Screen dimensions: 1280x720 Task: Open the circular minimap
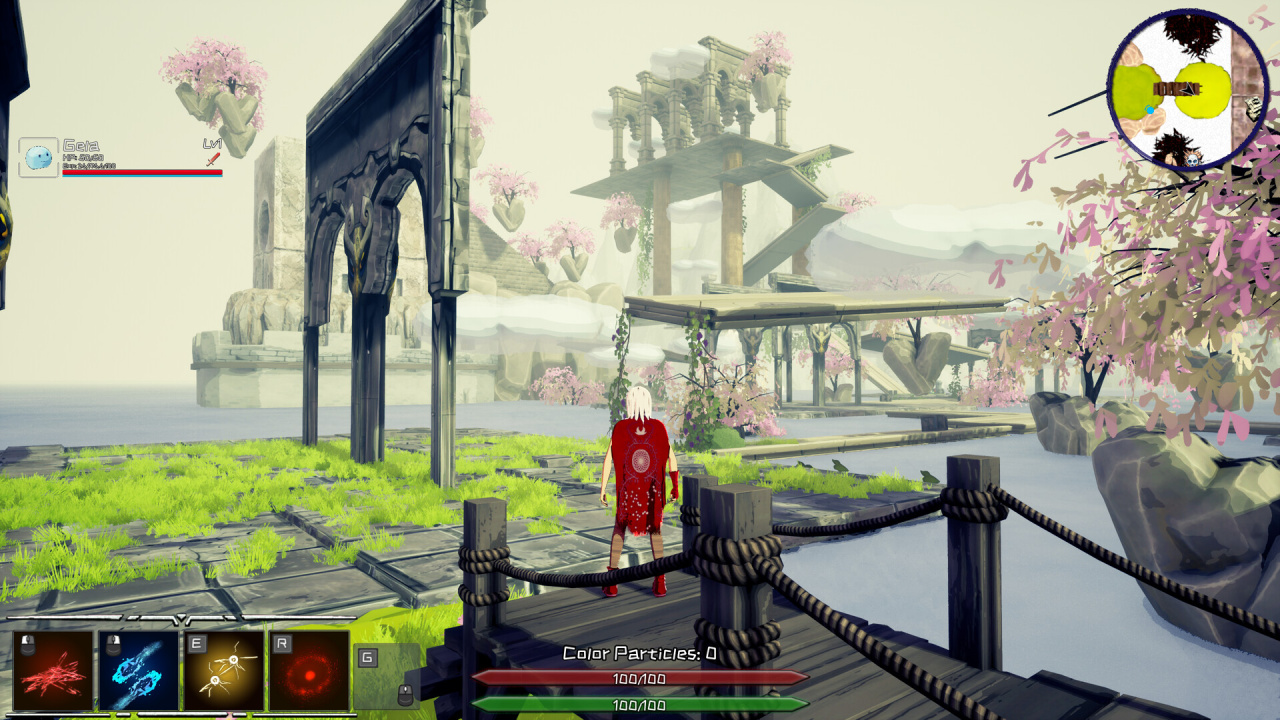point(1188,89)
